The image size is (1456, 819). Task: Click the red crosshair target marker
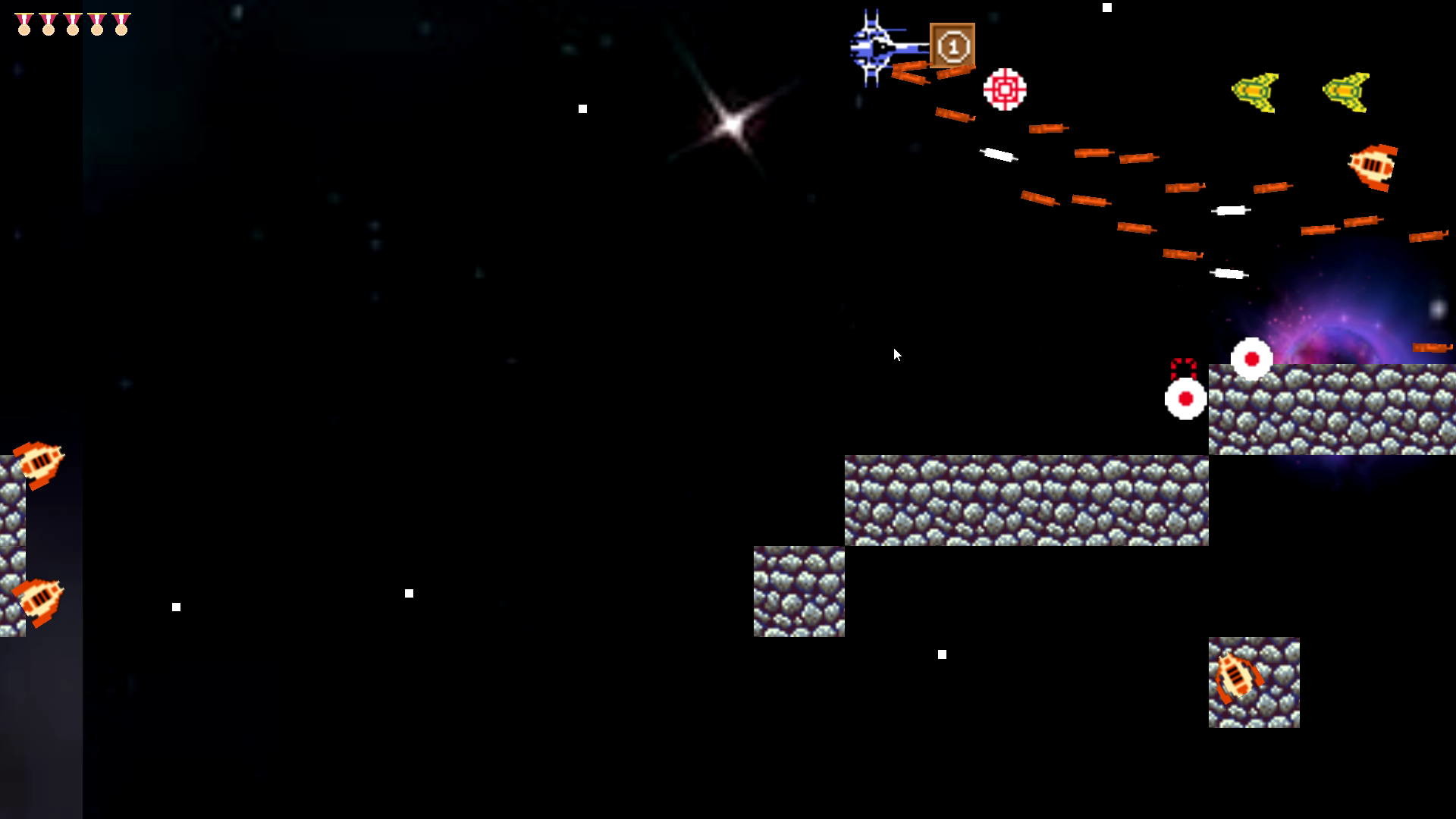[1005, 89]
